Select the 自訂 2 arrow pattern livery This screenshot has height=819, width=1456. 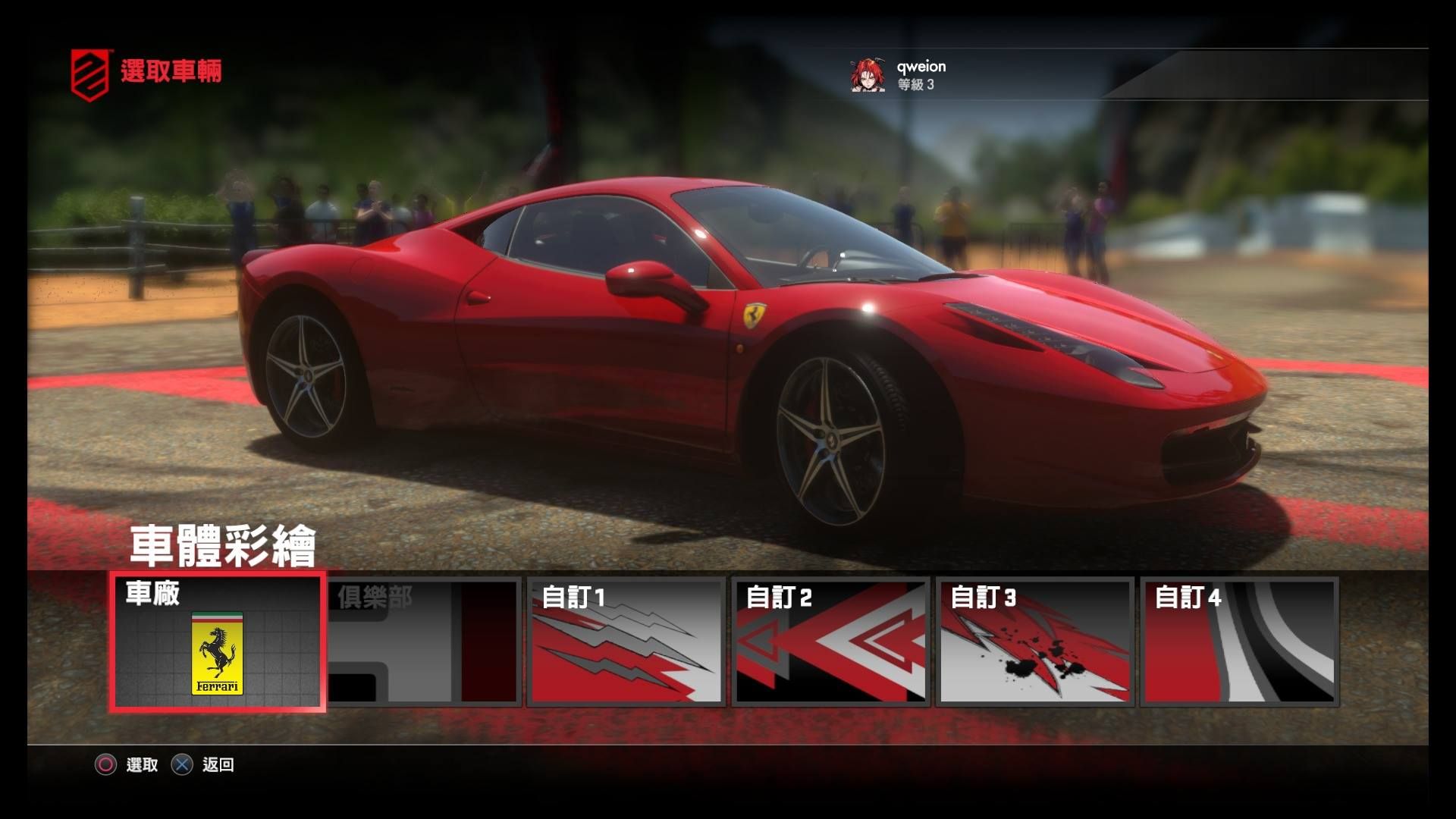tap(830, 642)
